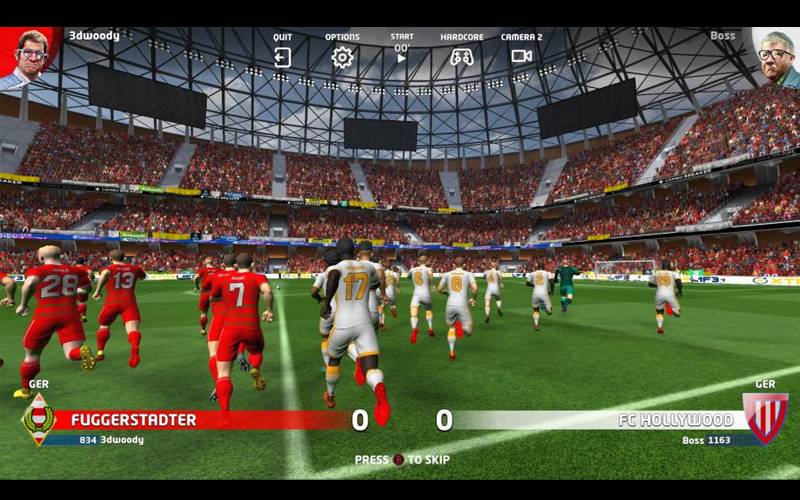Toggle the Hardcore controller mode
Image resolution: width=800 pixels, height=500 pixels.
tap(461, 57)
